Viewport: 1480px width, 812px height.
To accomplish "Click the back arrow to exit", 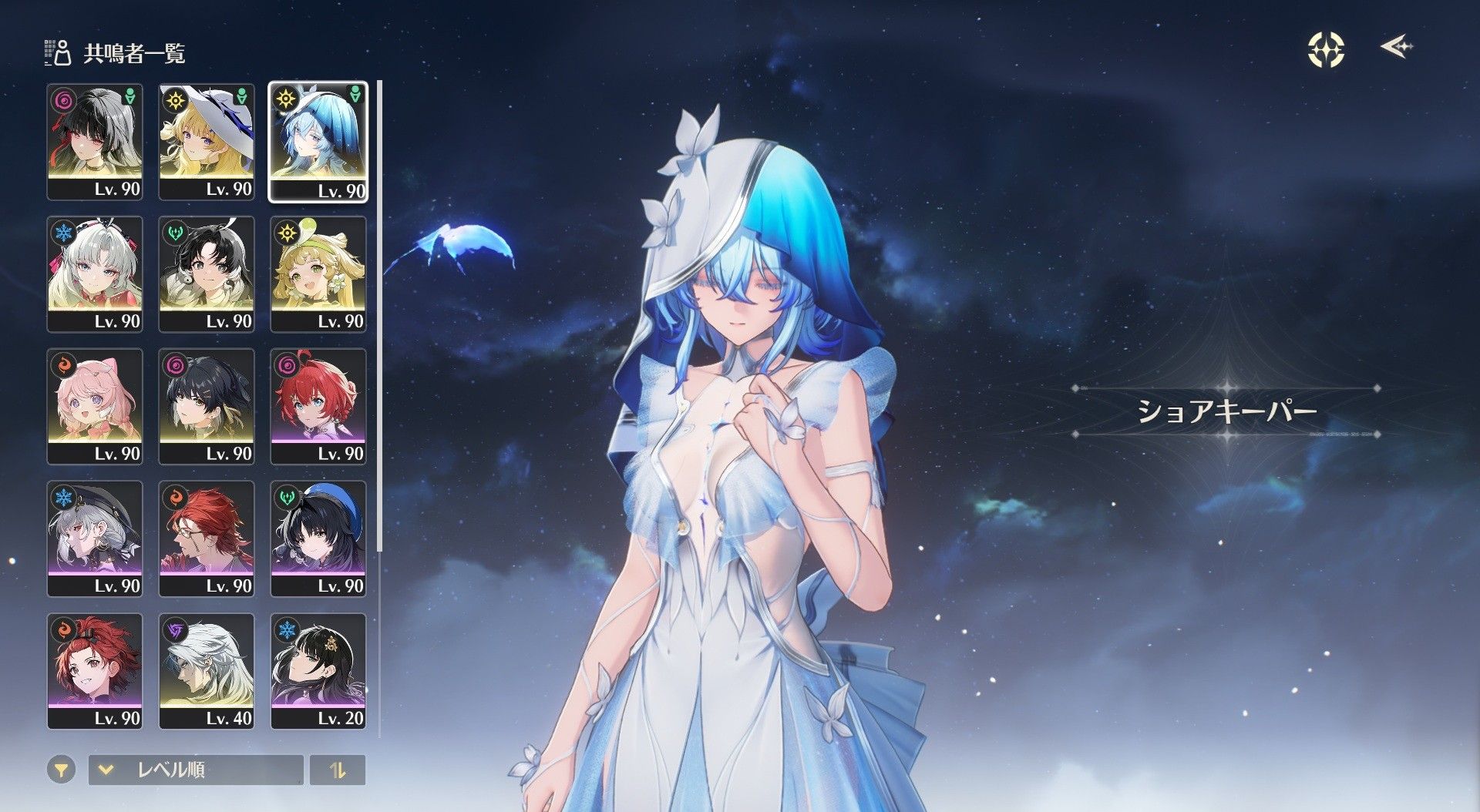I will point(1396,48).
